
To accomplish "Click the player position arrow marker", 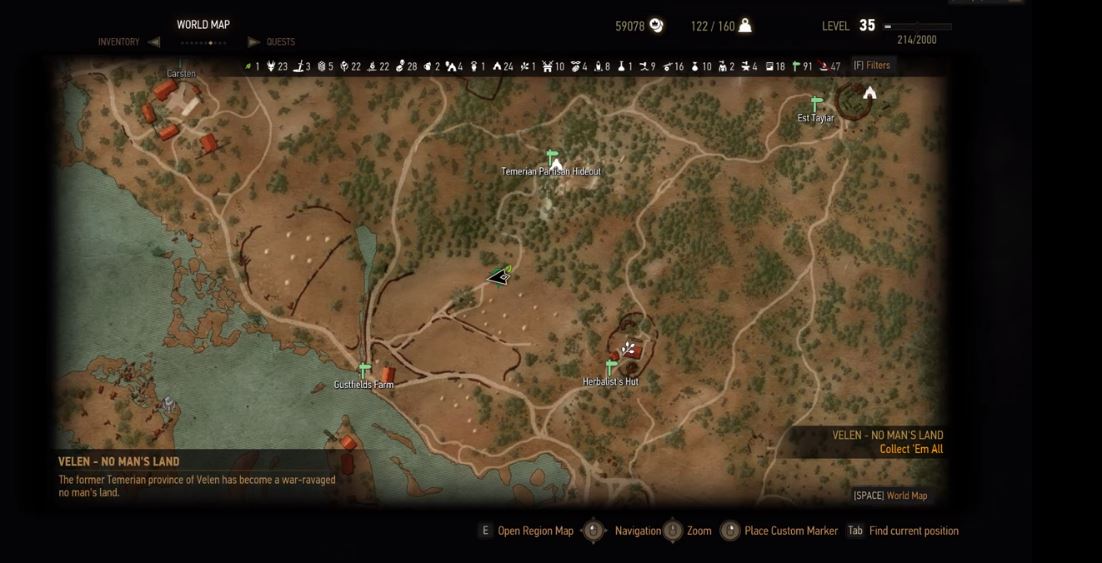I will click(499, 276).
